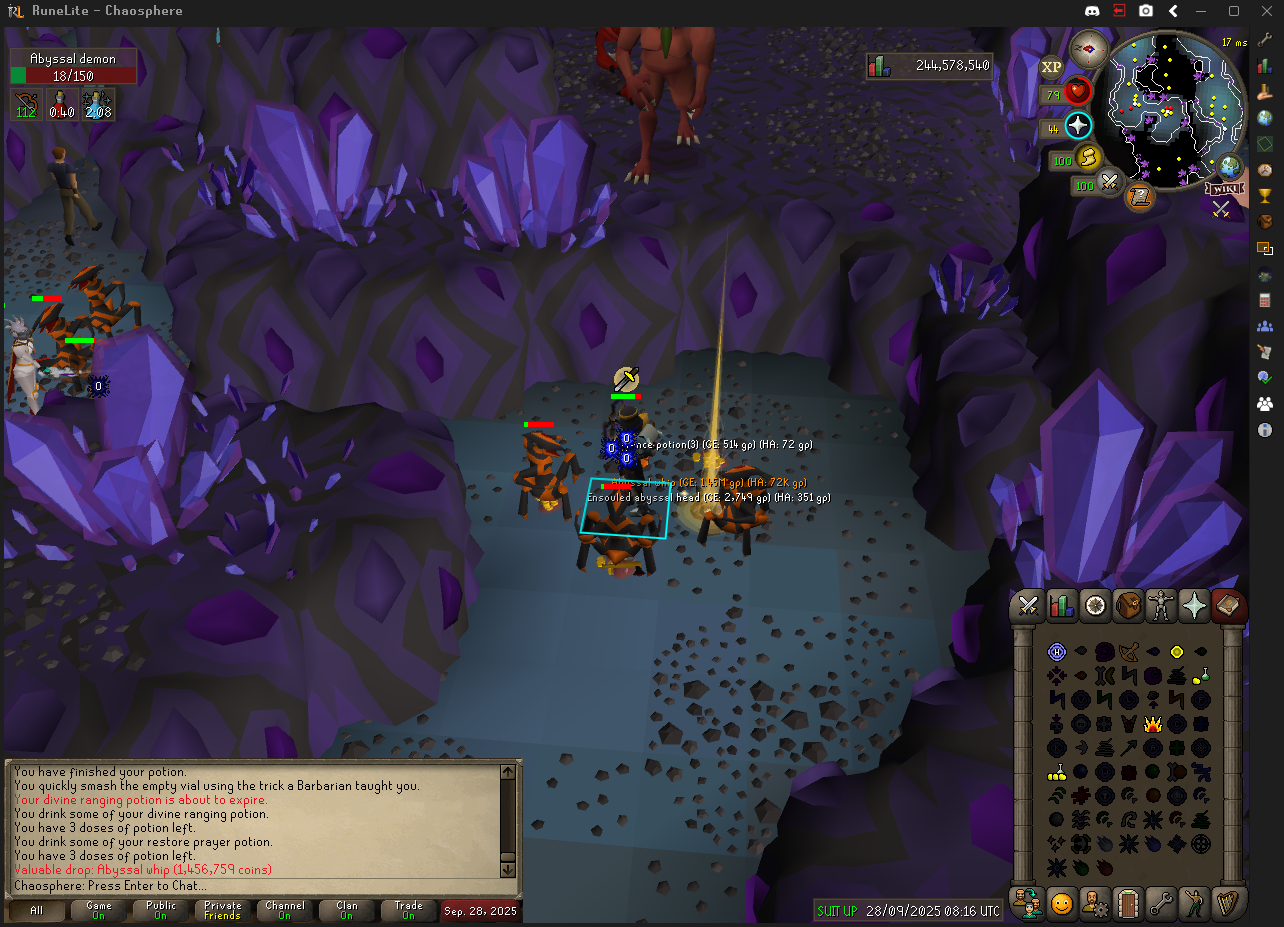Show the Worn Equipment tab
This screenshot has width=1284, height=927.
coord(1162,605)
